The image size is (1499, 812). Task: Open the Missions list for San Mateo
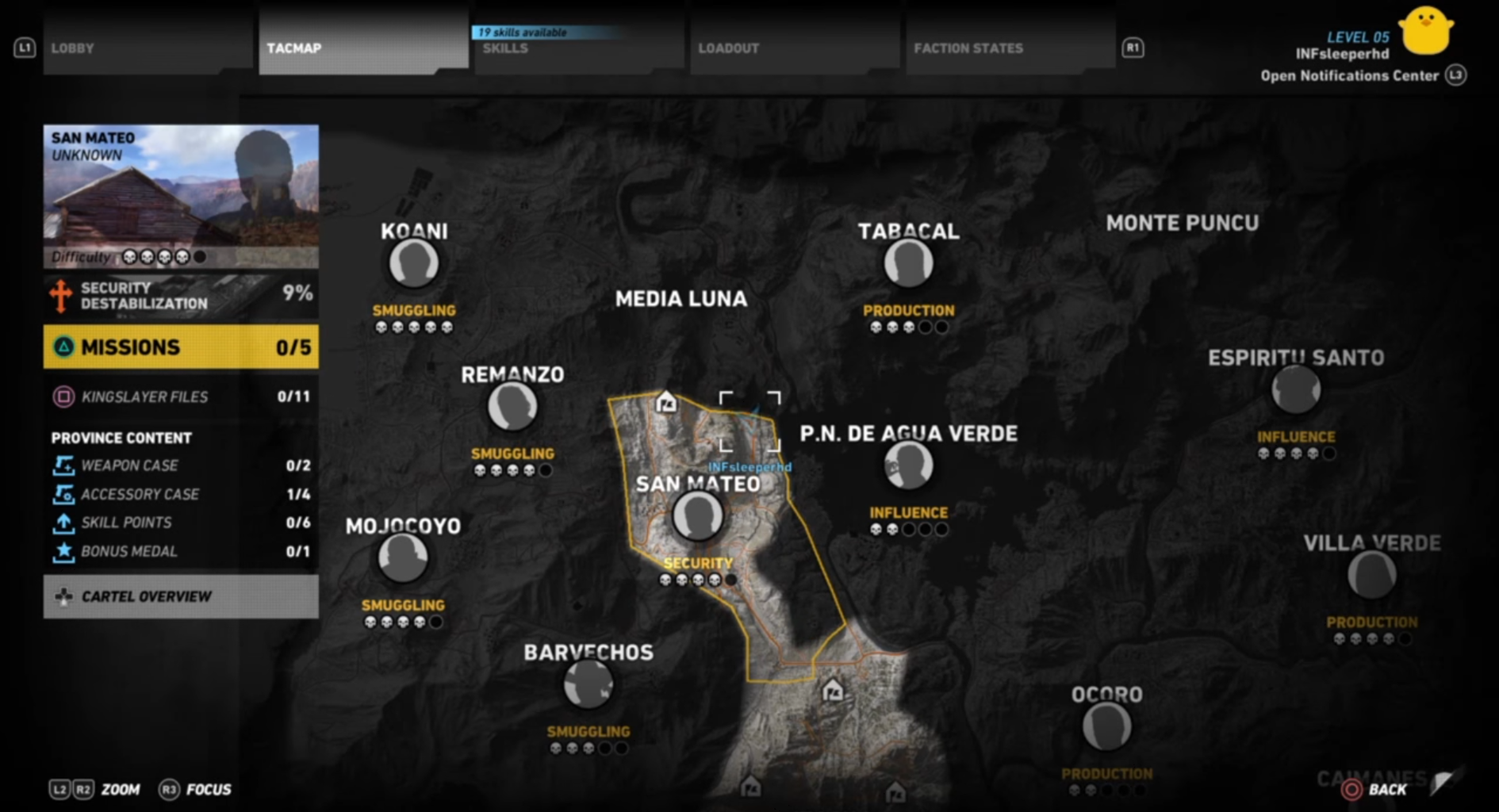181,347
